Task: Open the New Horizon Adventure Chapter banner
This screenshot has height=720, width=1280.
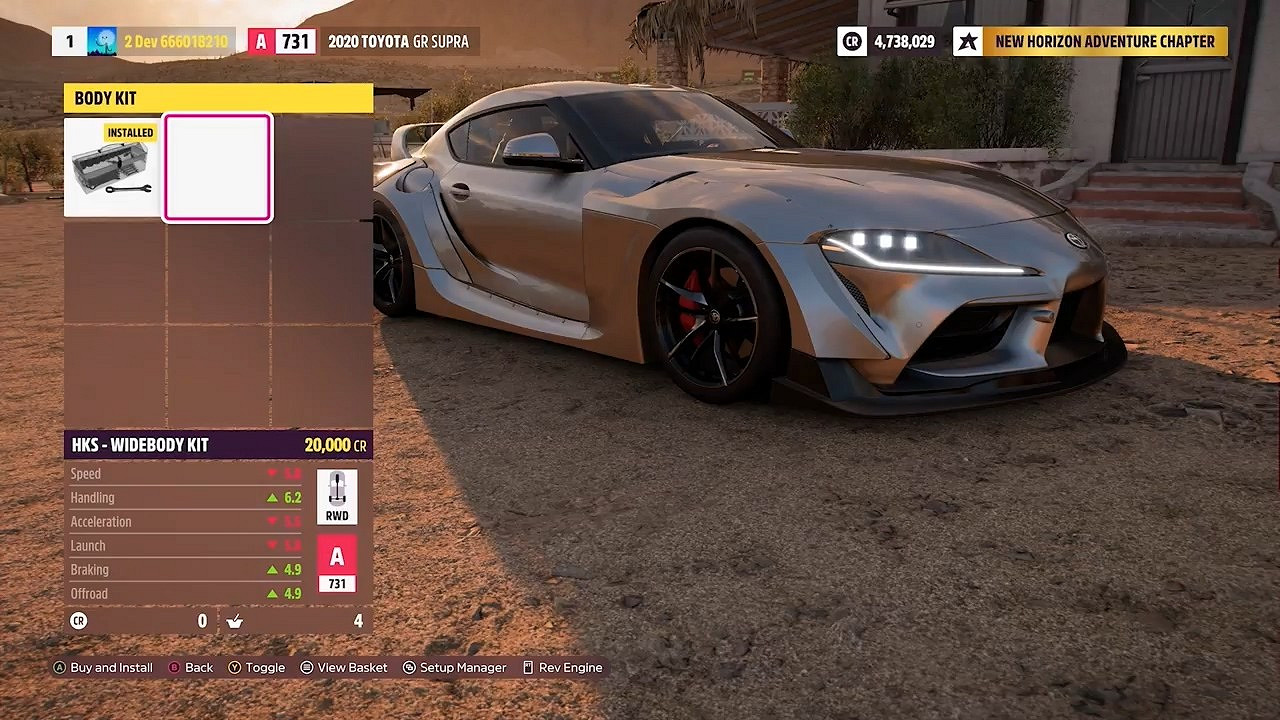Action: (1090, 42)
